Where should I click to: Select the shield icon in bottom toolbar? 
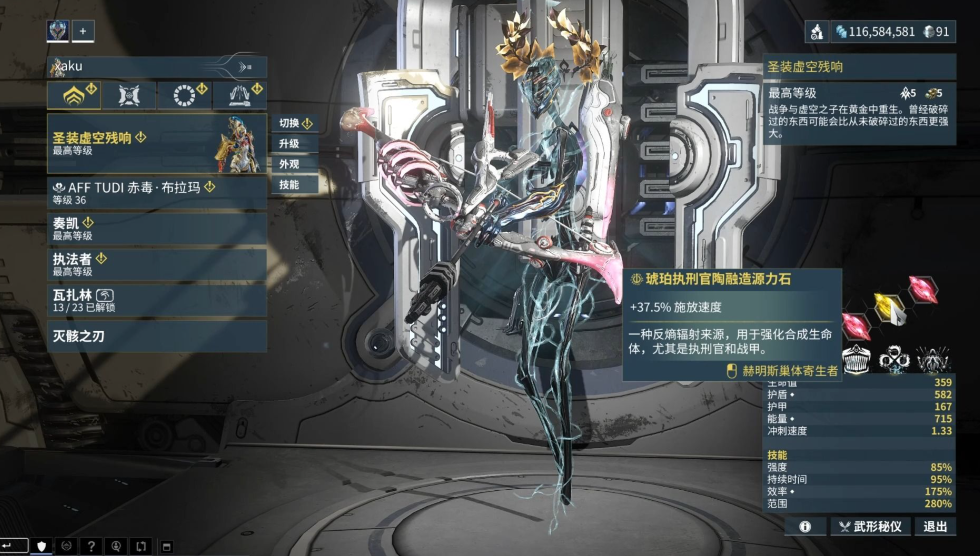coord(42,546)
